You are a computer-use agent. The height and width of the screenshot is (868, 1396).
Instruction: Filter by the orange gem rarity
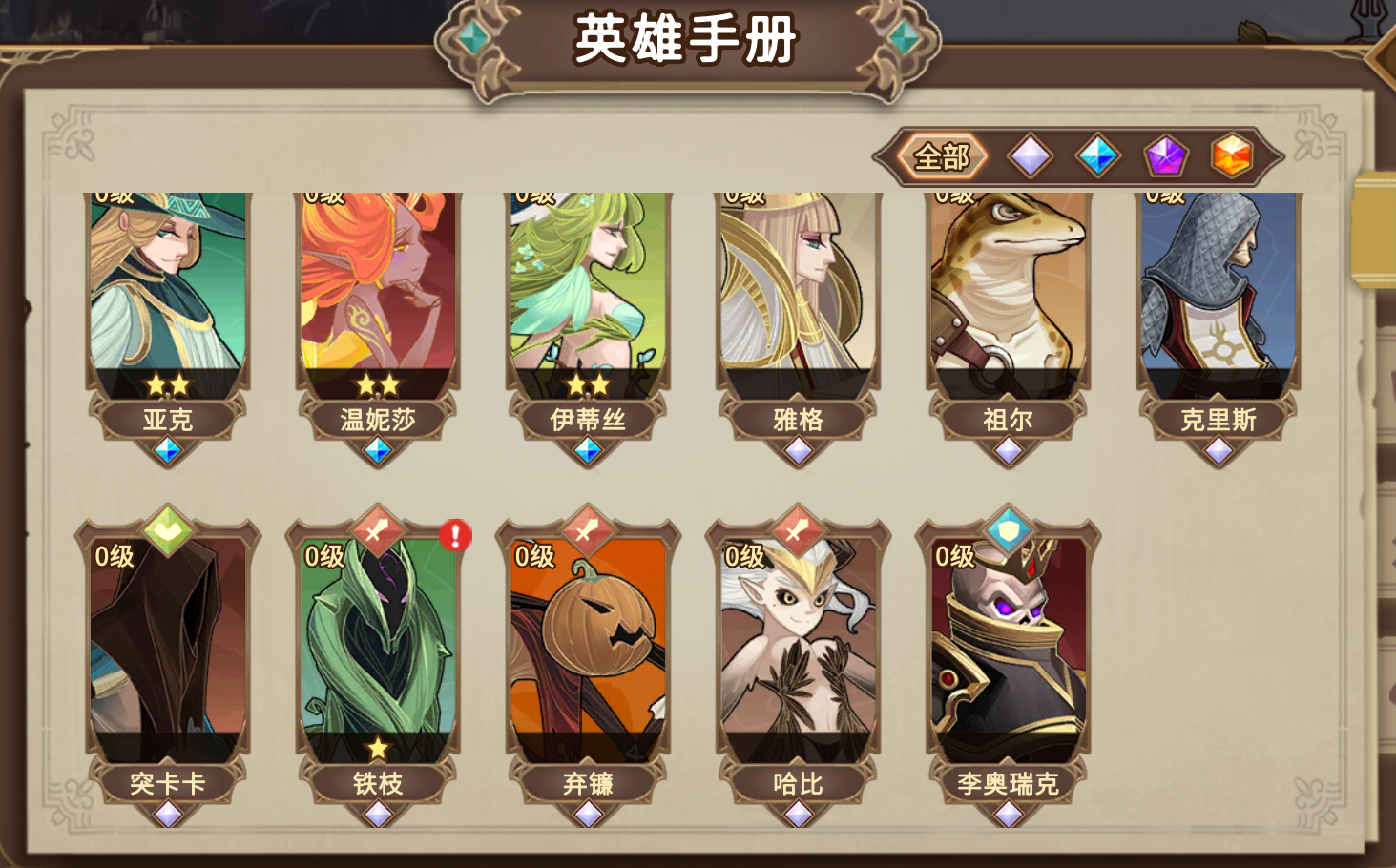[x=1233, y=155]
